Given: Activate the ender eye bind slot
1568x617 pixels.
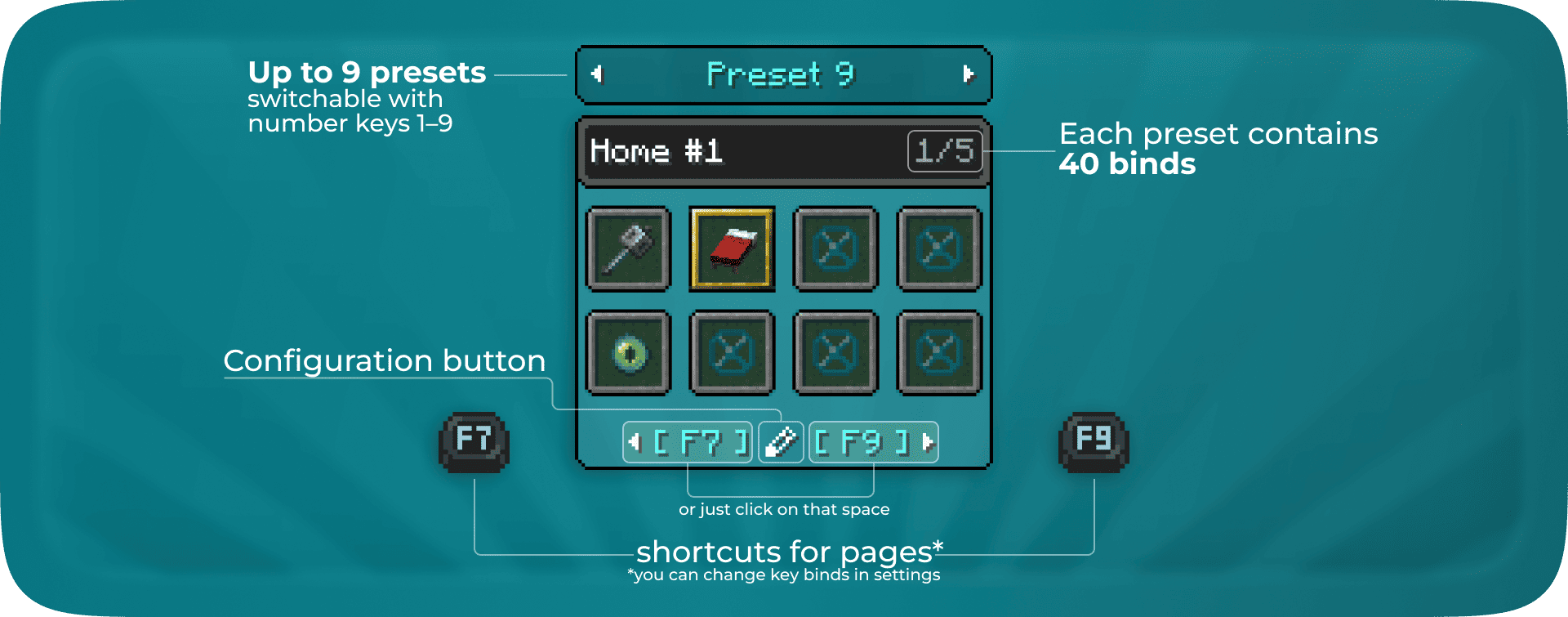Looking at the screenshot, I should 628,353.
